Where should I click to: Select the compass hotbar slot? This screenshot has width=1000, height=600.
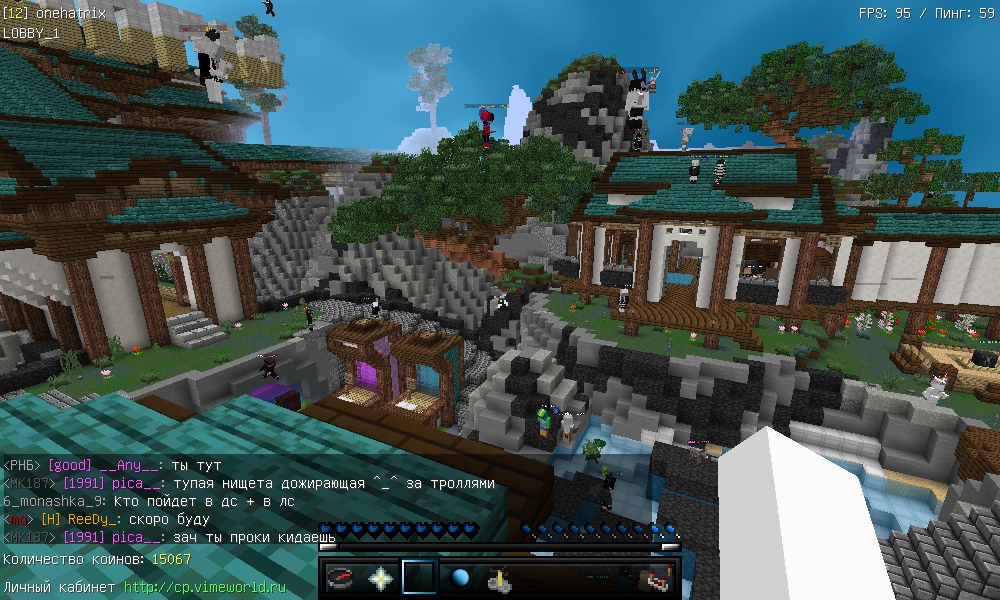pyautogui.click(x=342, y=578)
